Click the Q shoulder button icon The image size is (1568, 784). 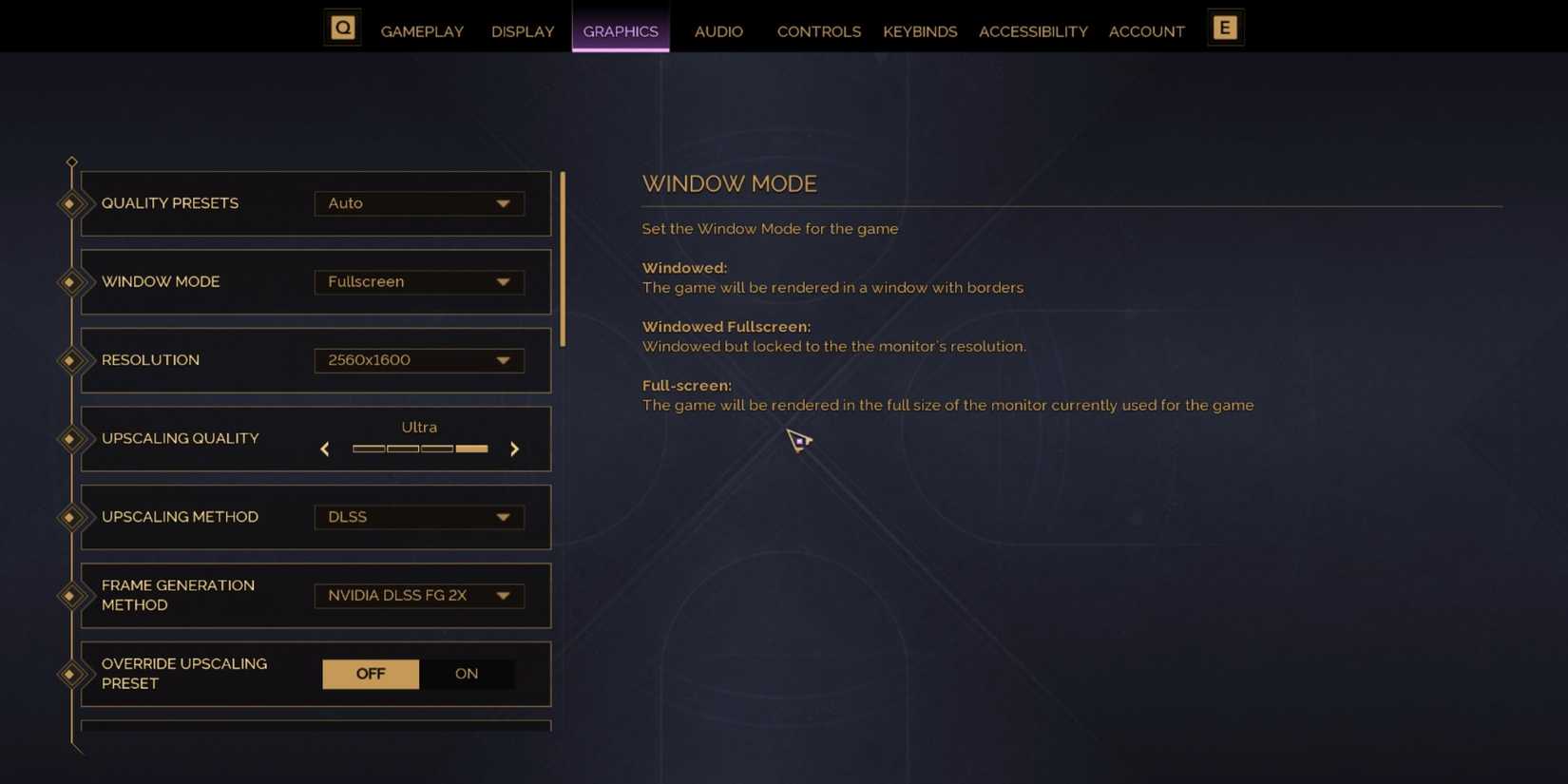[341, 27]
